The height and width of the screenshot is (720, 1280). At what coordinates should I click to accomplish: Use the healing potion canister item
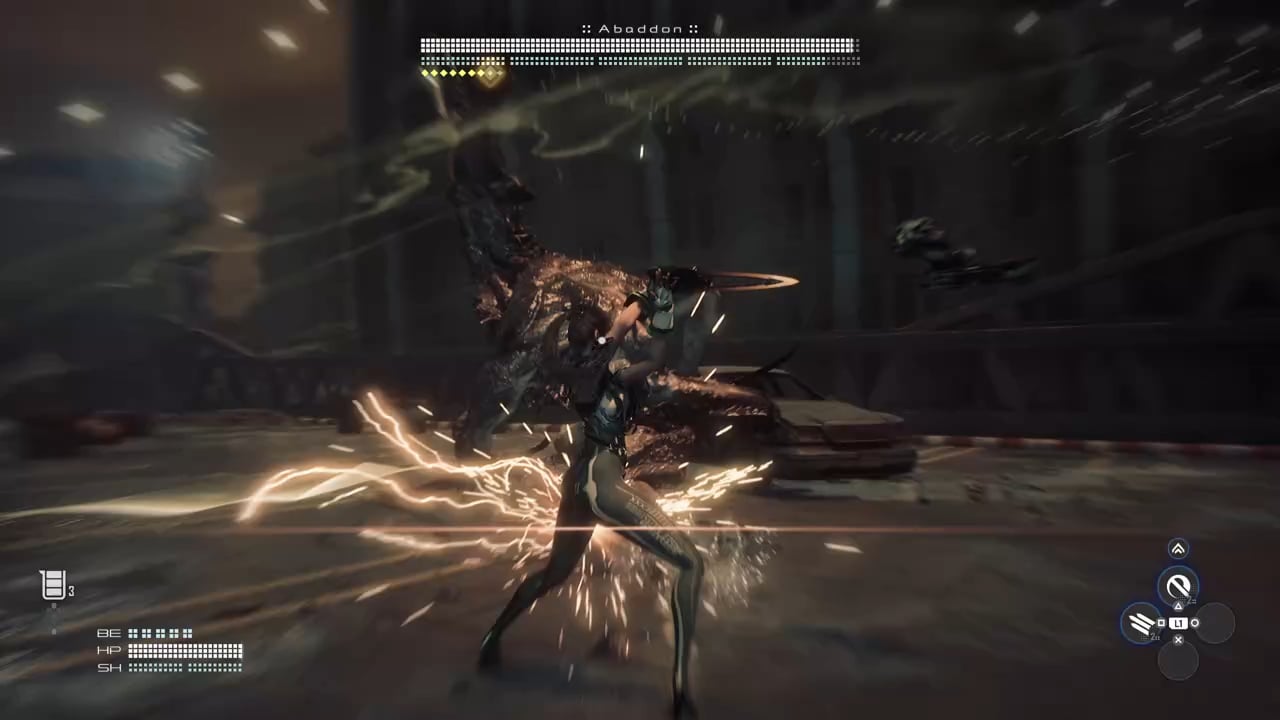[54, 585]
